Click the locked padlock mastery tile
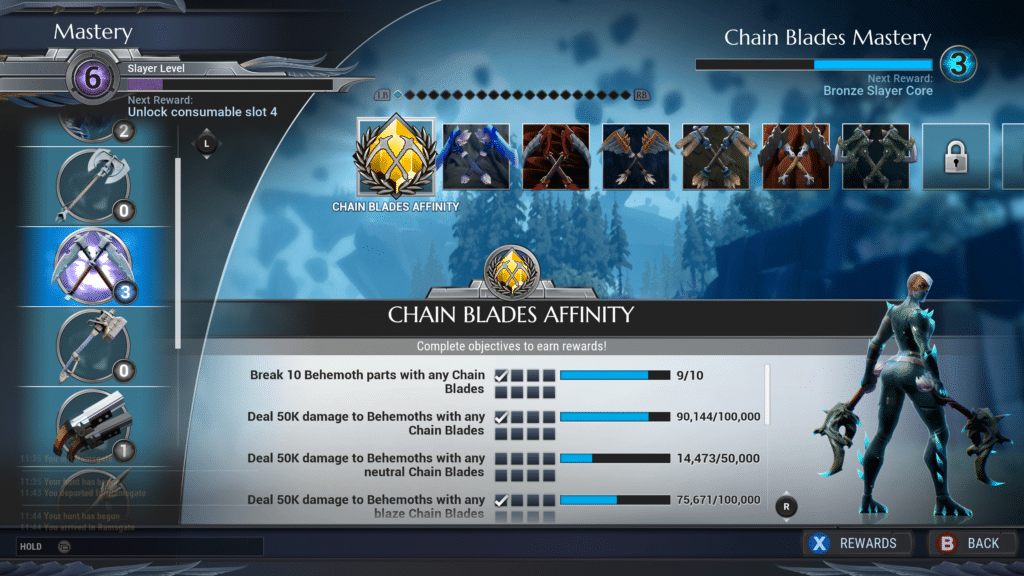The width and height of the screenshot is (1024, 576). (955, 157)
